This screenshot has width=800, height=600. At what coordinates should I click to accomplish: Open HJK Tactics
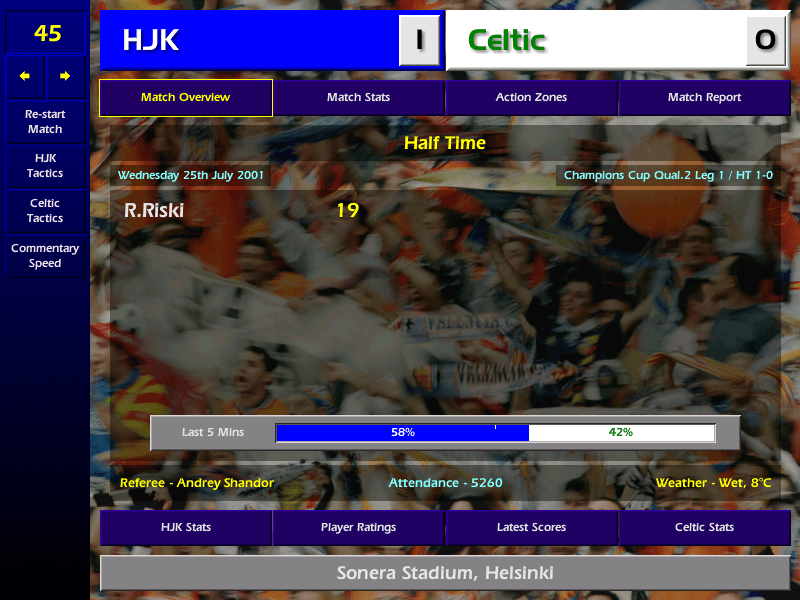click(45, 166)
